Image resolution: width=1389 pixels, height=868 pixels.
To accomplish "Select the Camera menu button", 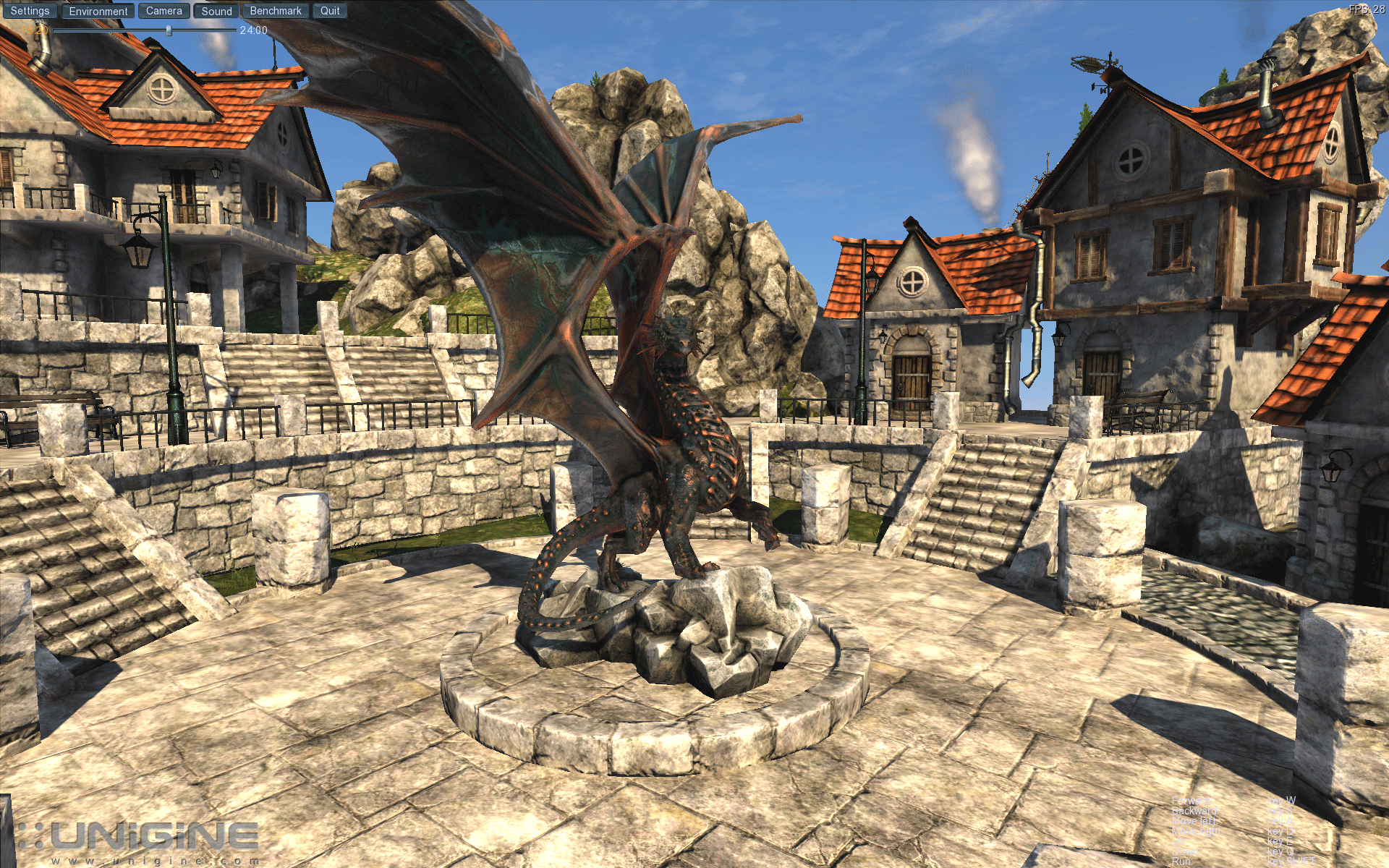I will click(164, 11).
